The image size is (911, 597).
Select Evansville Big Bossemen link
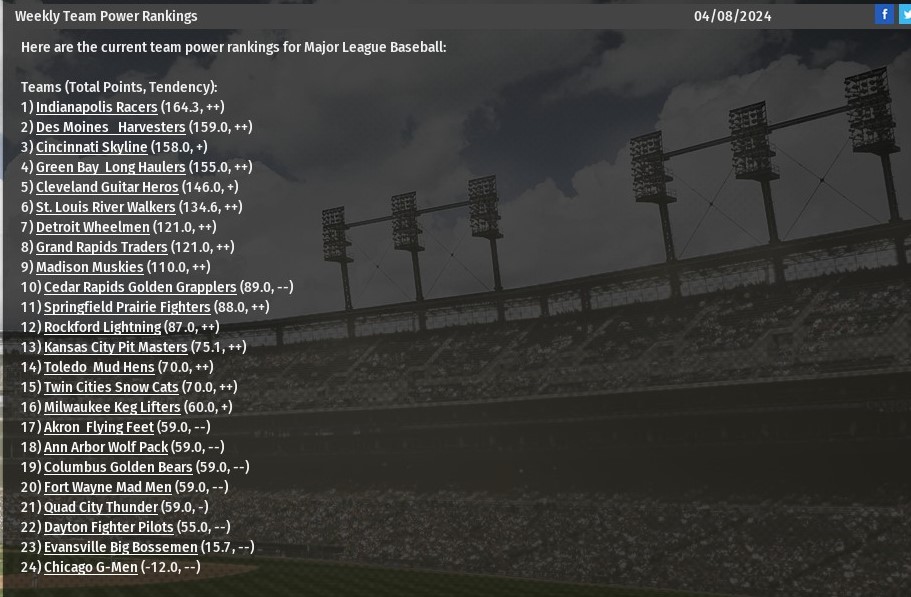[120, 547]
